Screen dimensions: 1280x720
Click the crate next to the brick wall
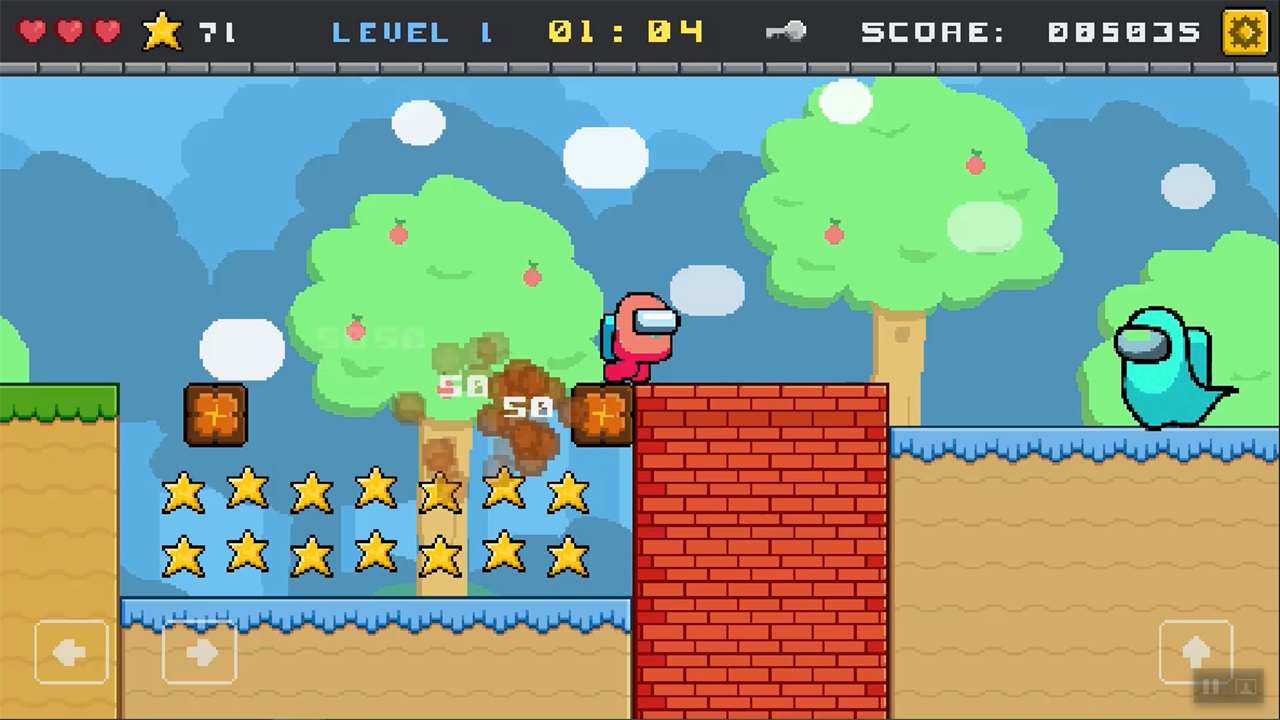point(600,415)
